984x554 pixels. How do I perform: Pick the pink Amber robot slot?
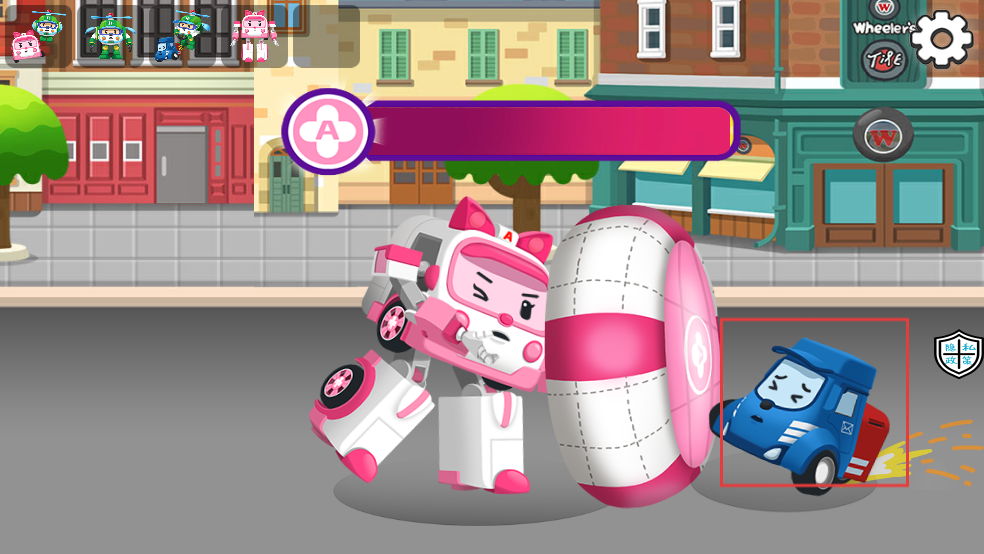(x=254, y=35)
